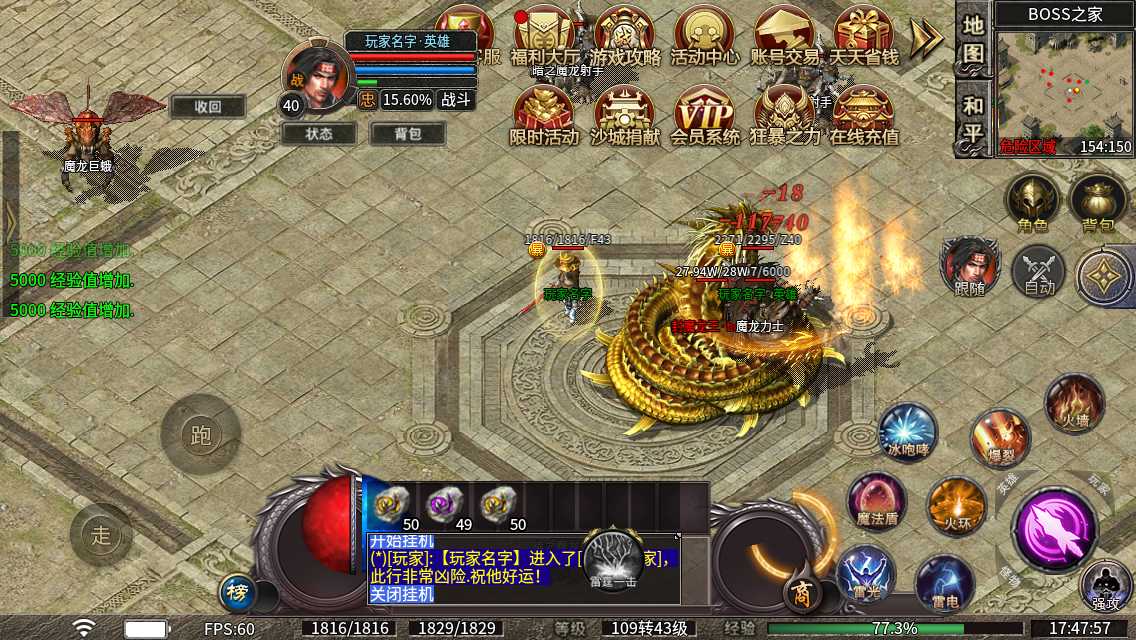Open 在线充值 online recharge
This screenshot has width=1136, height=640.
pyautogui.click(x=864, y=115)
